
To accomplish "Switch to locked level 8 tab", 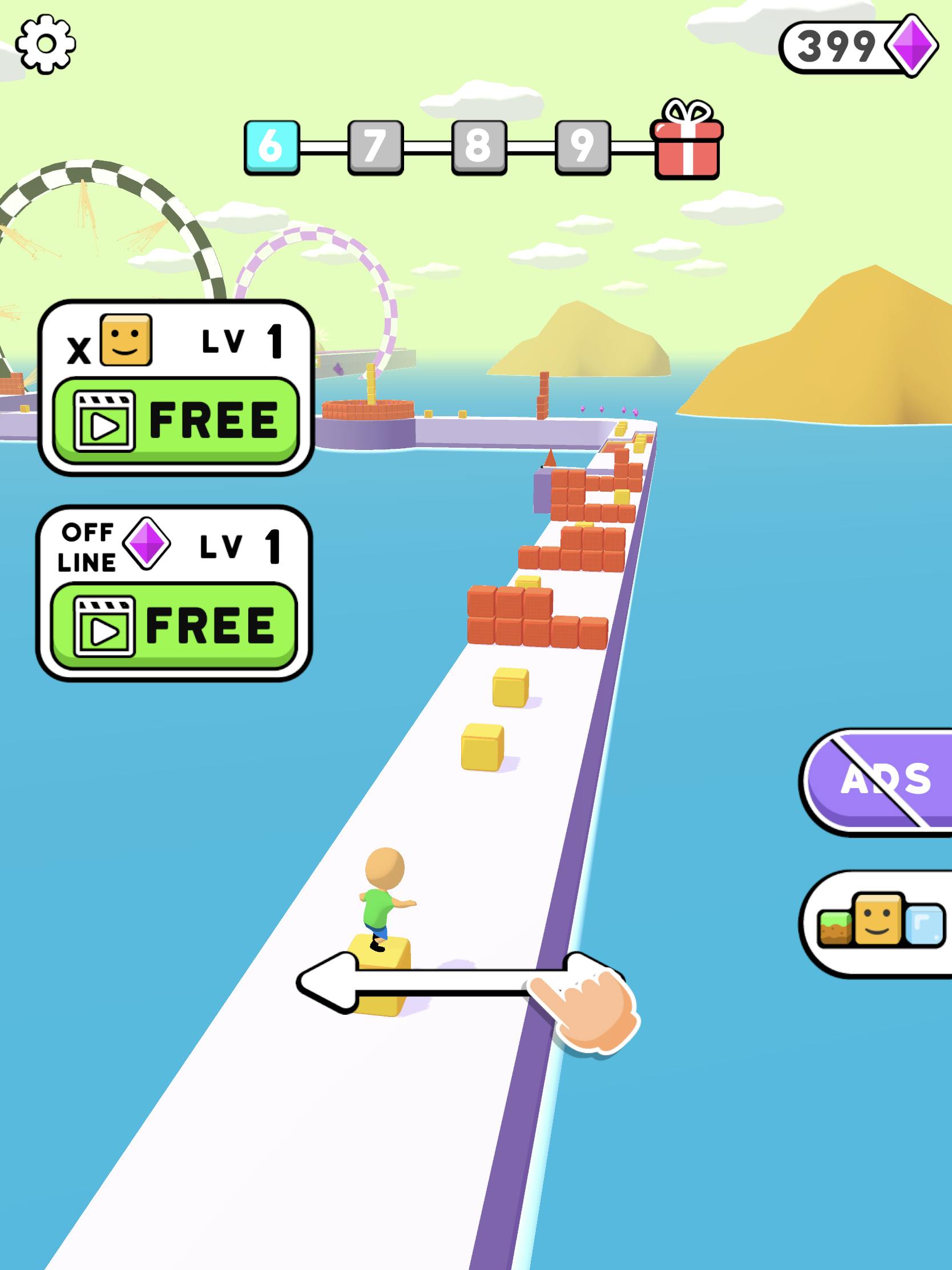I will (480, 148).
